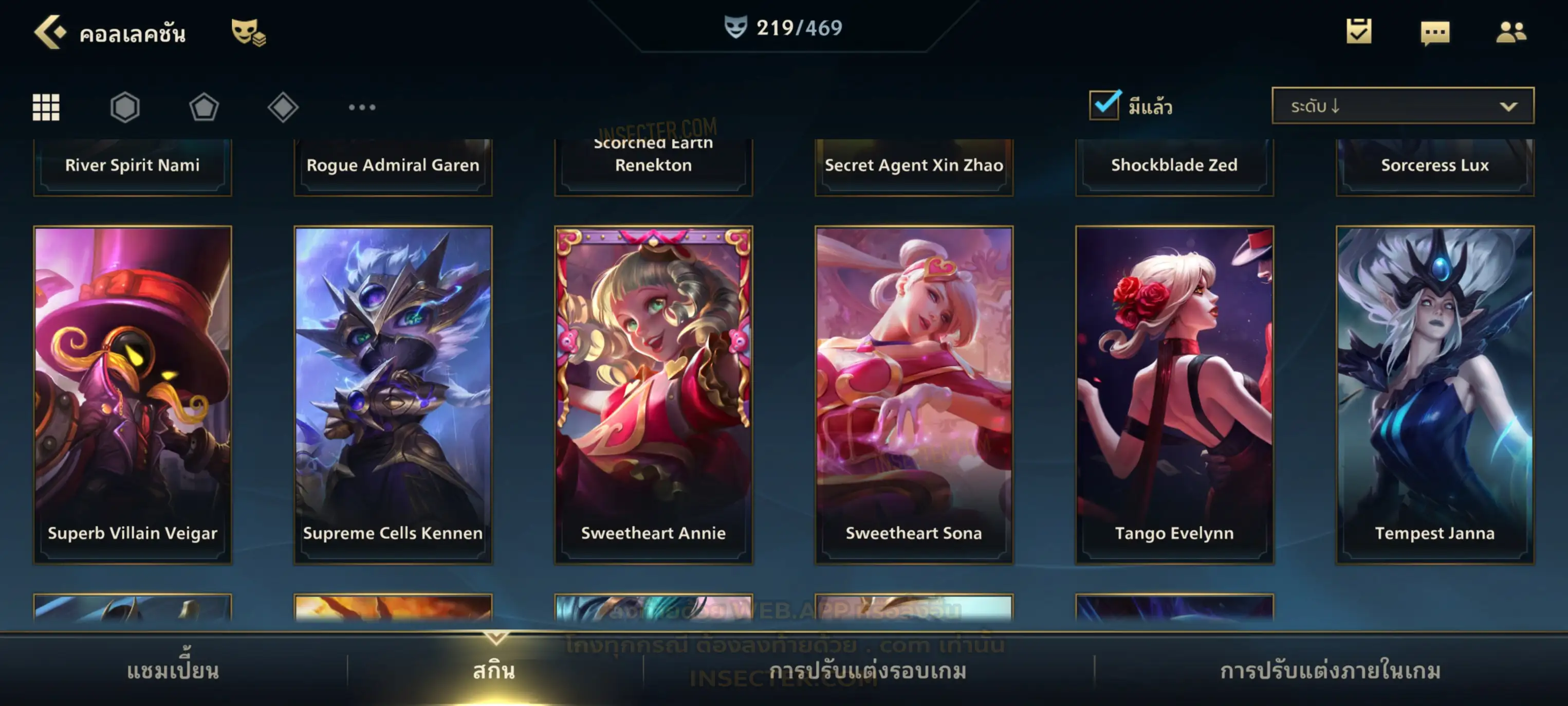Go back using the gold arrow
This screenshot has height=706, width=1568.
[49, 32]
